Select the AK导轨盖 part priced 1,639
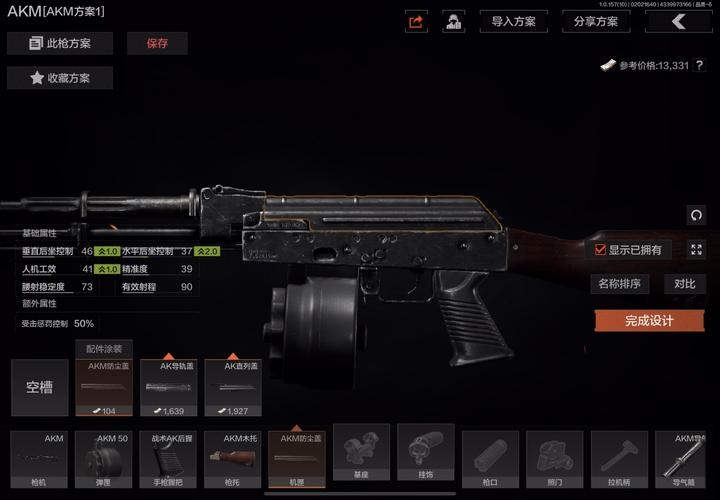Viewport: 720px width, 500px height. click(x=168, y=387)
